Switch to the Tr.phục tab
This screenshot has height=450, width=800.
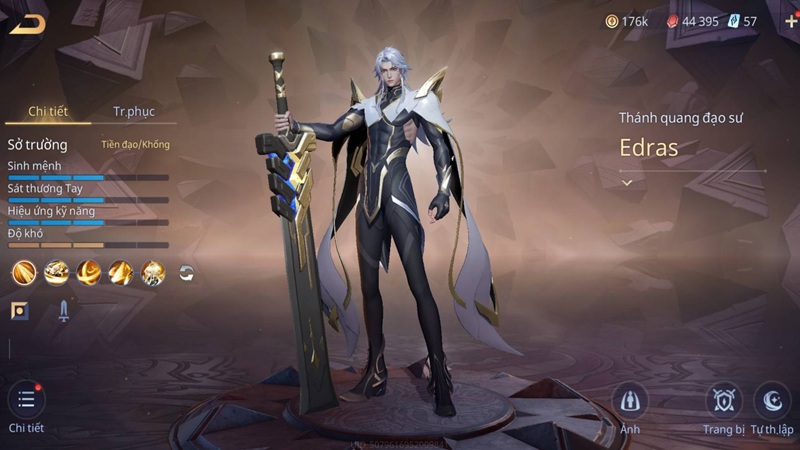(x=133, y=111)
